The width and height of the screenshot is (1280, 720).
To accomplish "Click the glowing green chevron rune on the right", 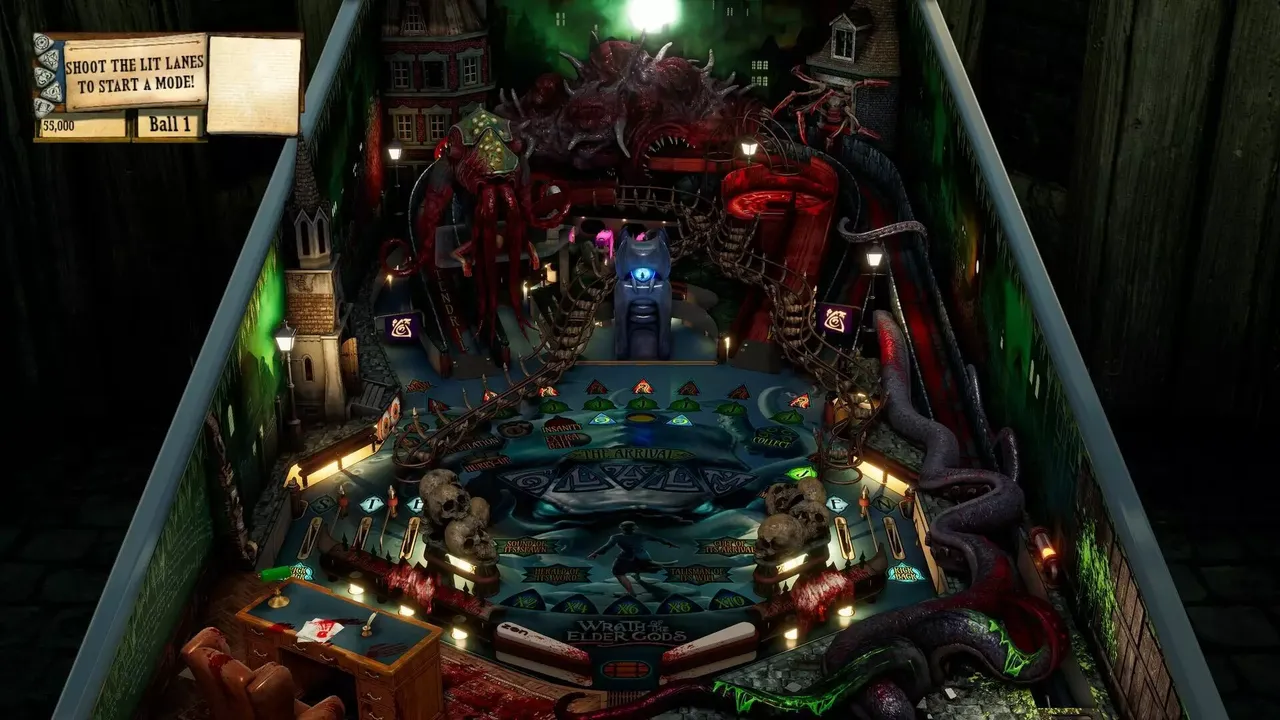I will pyautogui.click(x=802, y=473).
